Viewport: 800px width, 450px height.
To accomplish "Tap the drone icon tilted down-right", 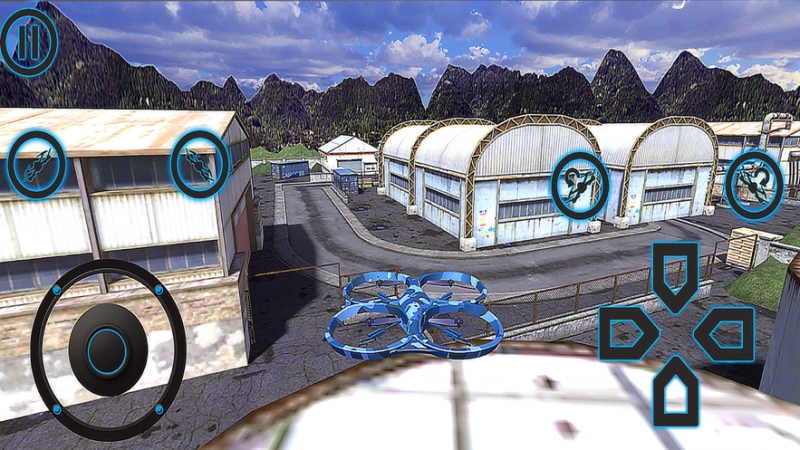I will click(200, 164).
